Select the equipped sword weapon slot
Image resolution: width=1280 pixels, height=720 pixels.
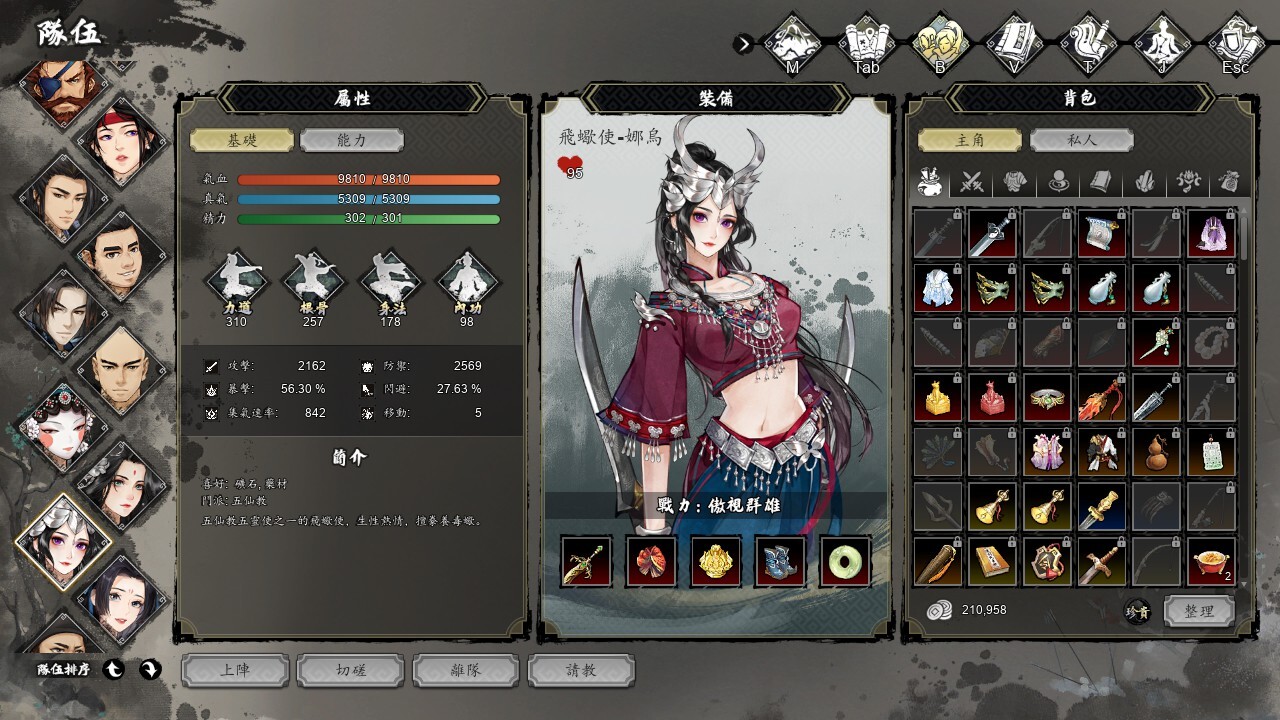tap(586, 561)
